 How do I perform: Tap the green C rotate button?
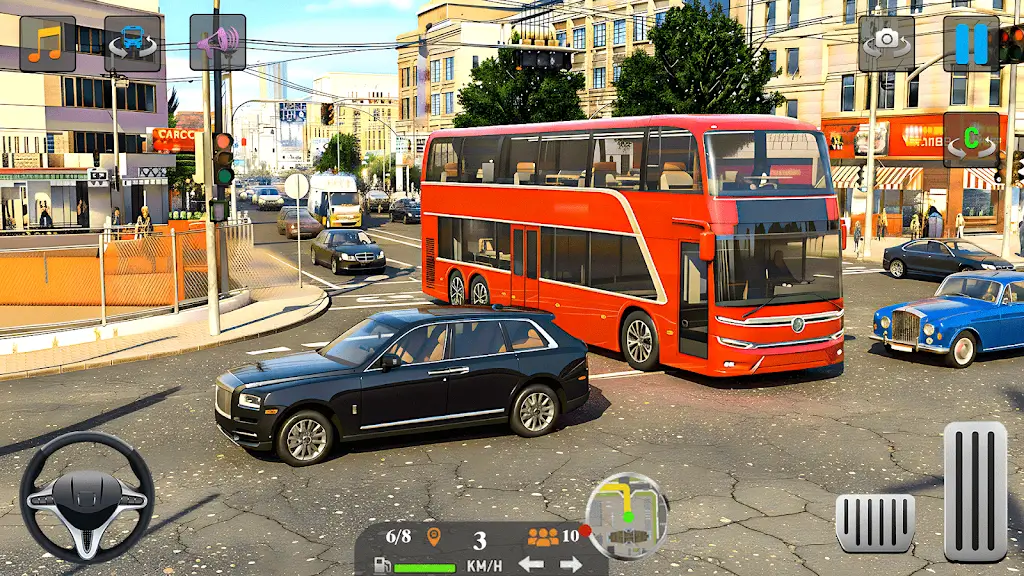[970, 140]
